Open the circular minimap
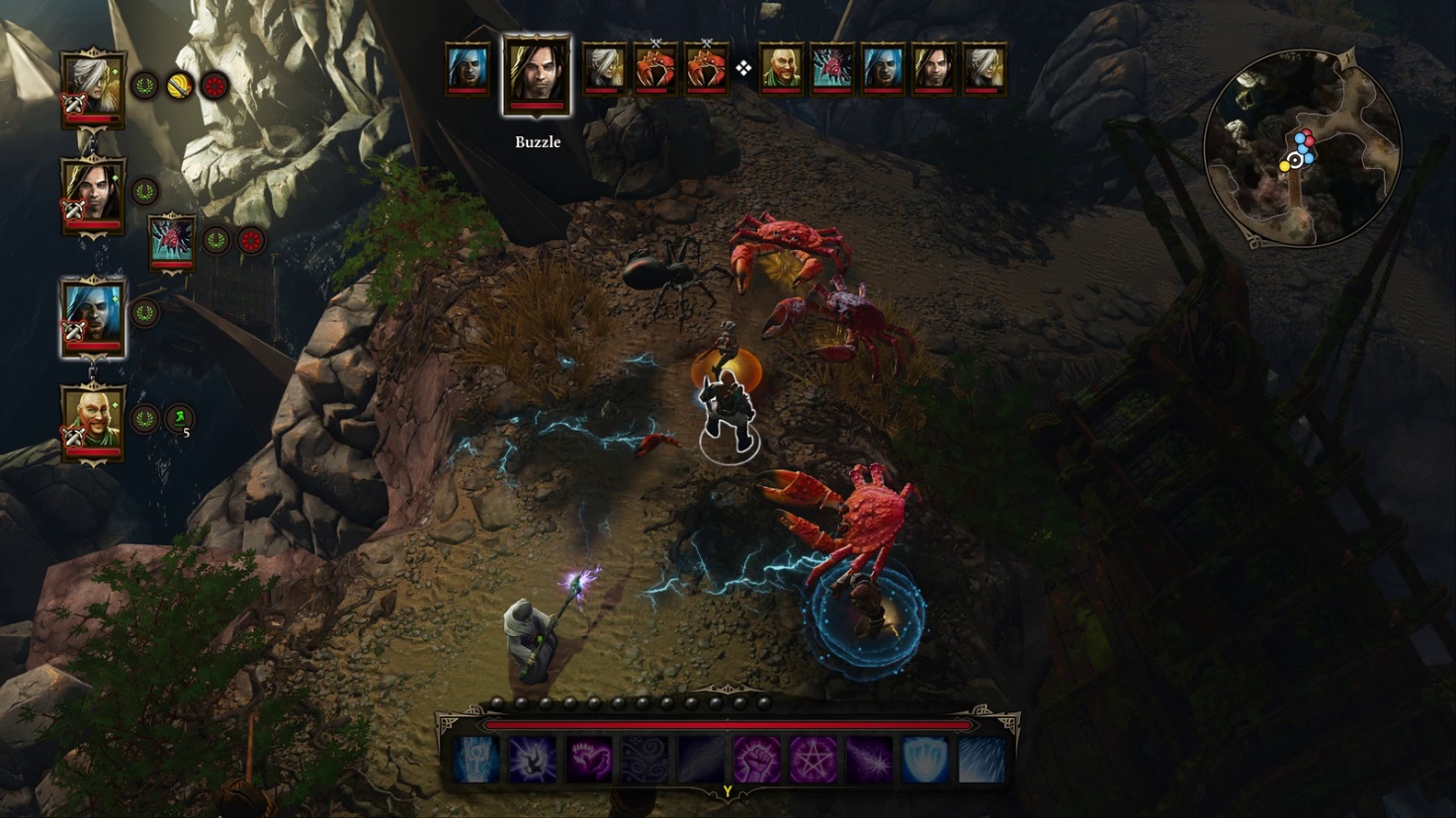The height and width of the screenshot is (818, 1456). pyautogui.click(x=1302, y=148)
